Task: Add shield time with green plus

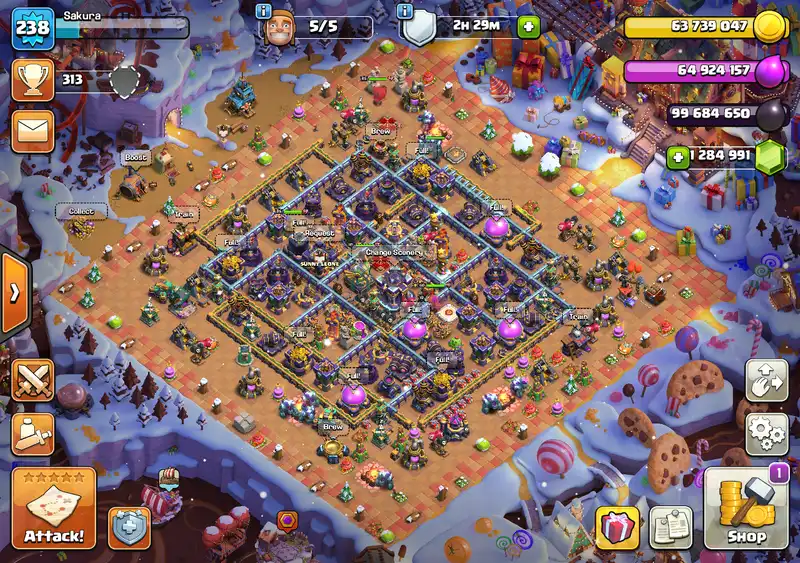Action: click(x=528, y=27)
